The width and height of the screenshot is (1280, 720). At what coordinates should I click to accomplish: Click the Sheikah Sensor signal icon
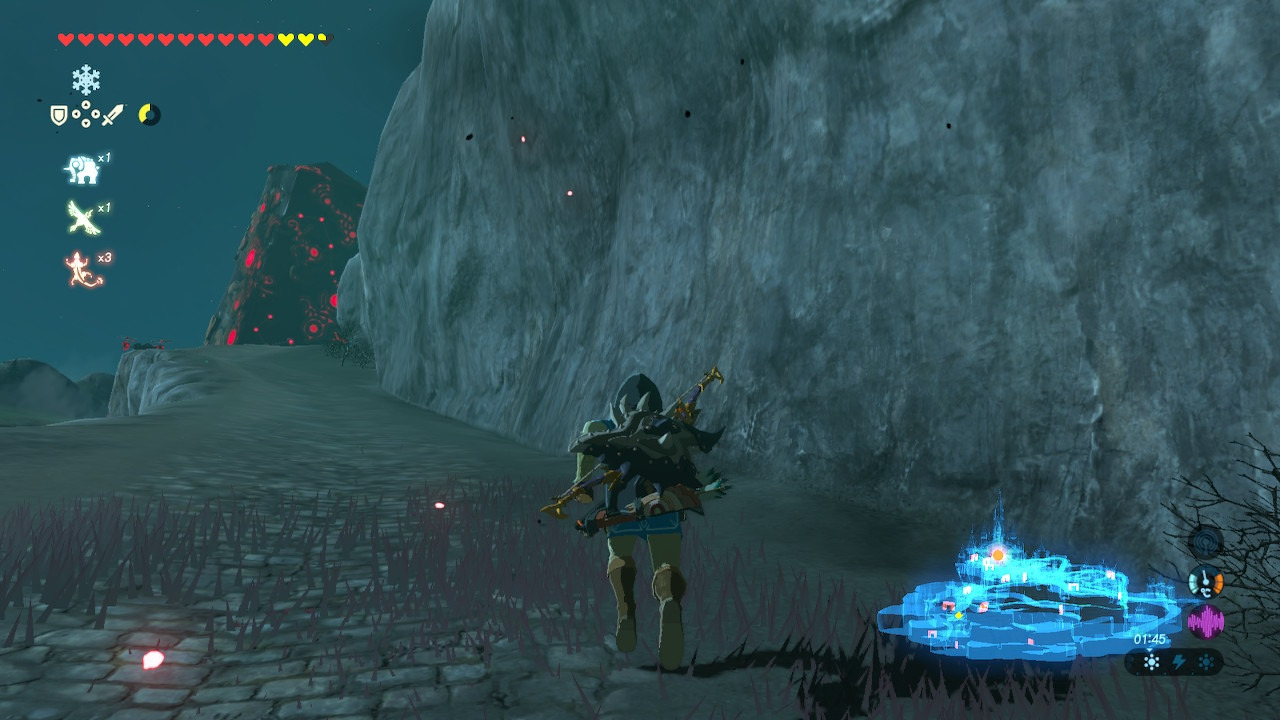pyautogui.click(x=1206, y=542)
